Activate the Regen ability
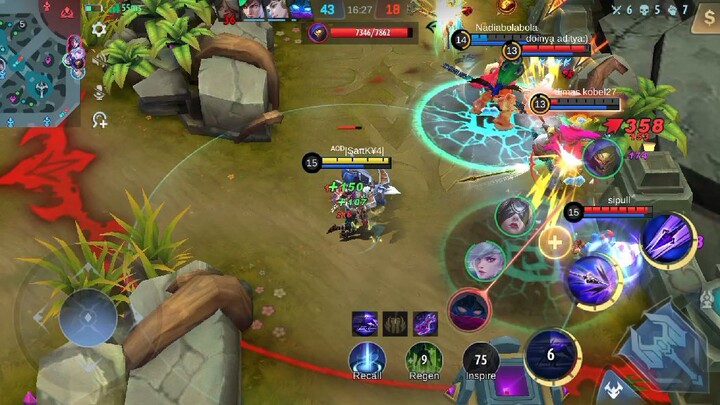This screenshot has height=405, width=720. click(424, 357)
